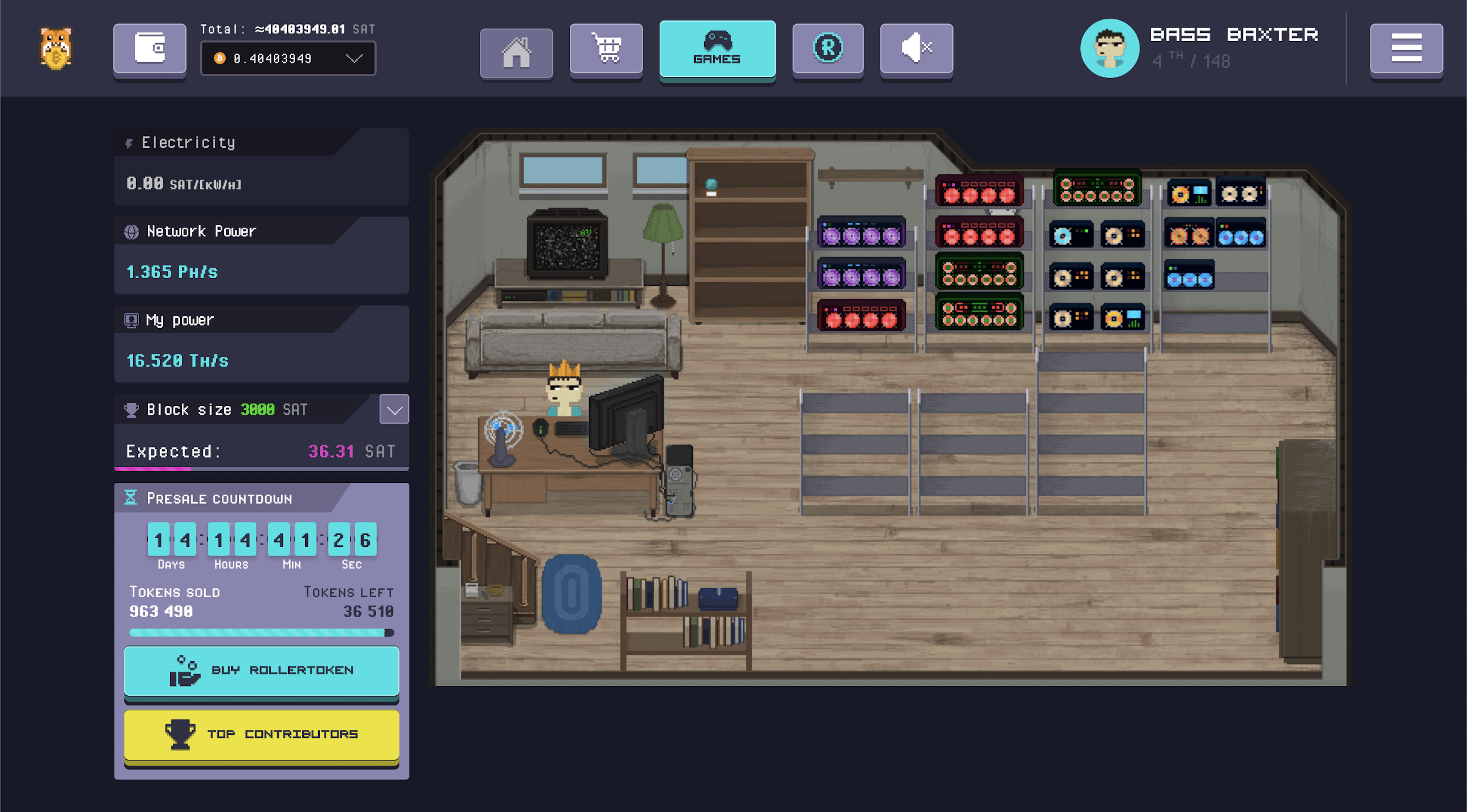The image size is (1467, 812).
Task: Expand the Block size dropdown arrow
Action: point(394,410)
